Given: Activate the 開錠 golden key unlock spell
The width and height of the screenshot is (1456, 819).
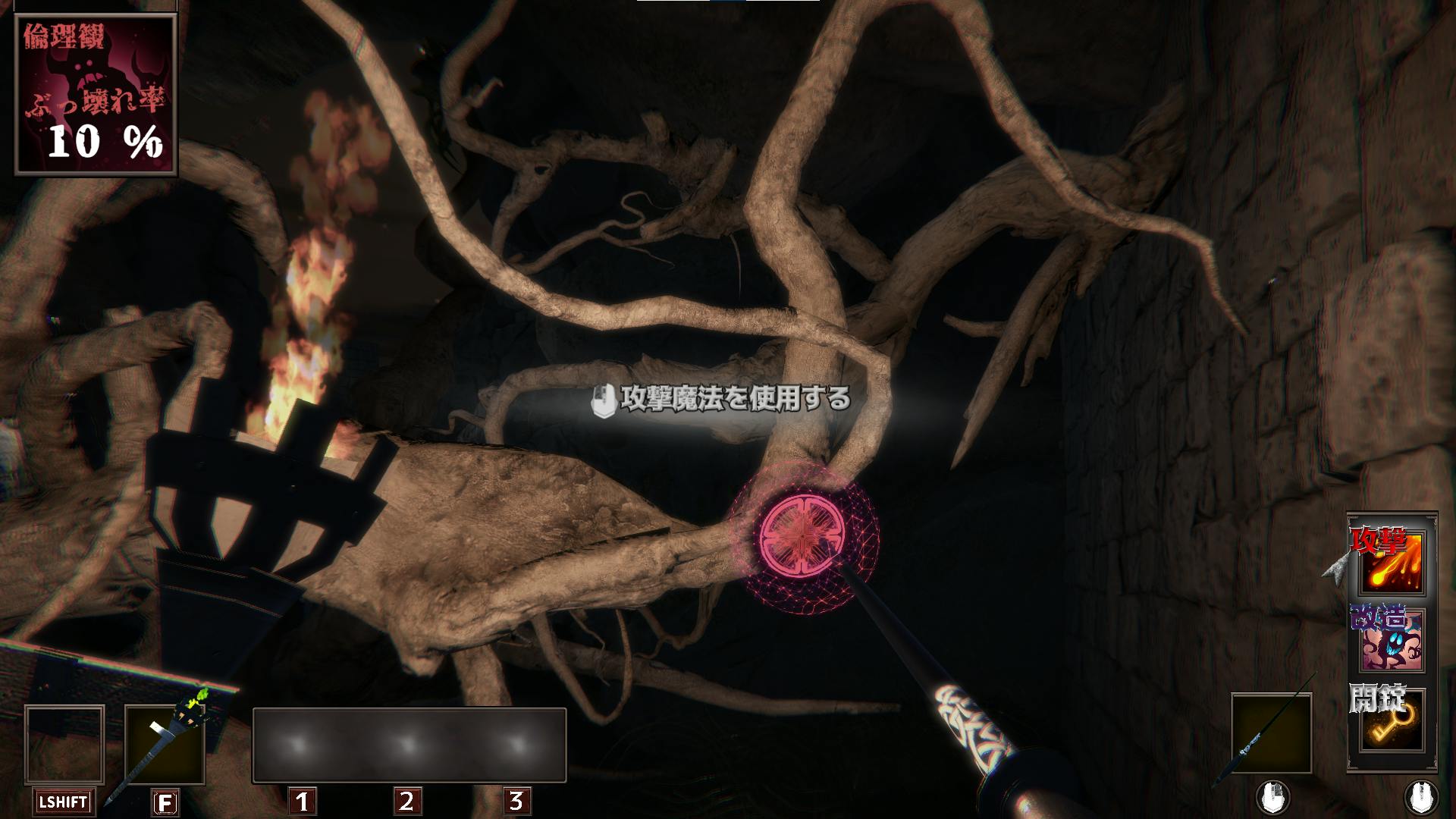Looking at the screenshot, I should [1392, 722].
